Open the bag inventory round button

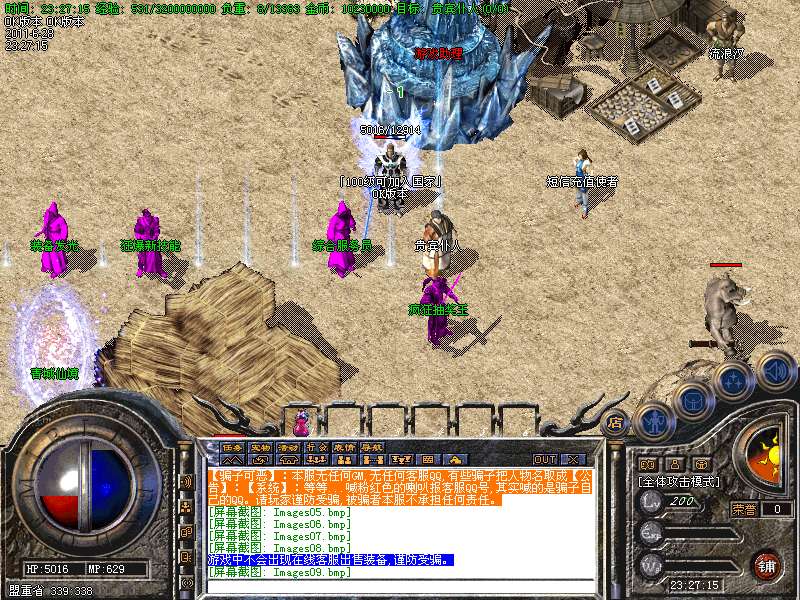pos(692,402)
